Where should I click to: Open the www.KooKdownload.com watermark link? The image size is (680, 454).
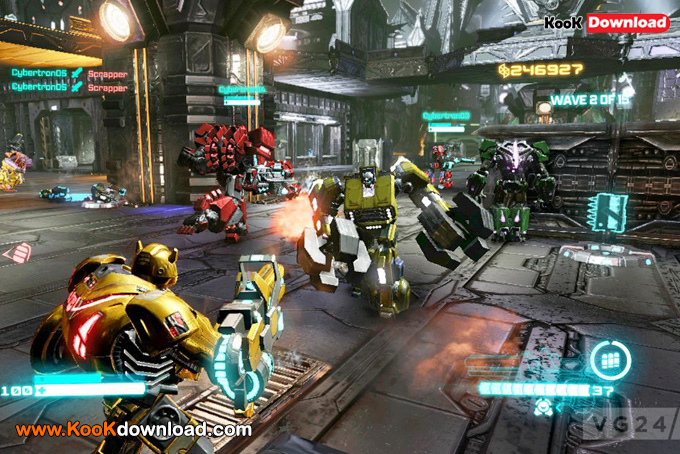point(133,430)
